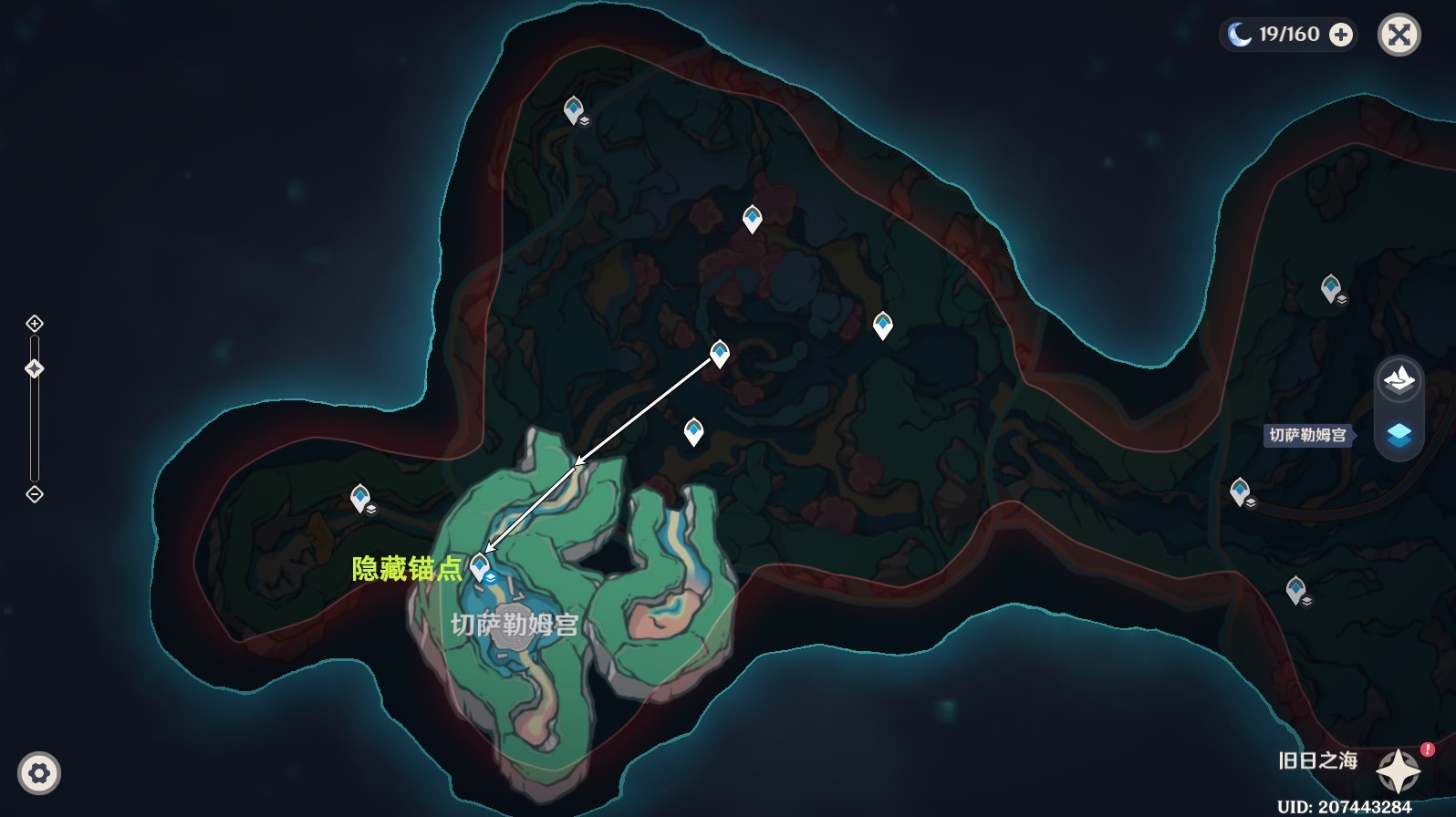Open map settings with the gear icon

pyautogui.click(x=39, y=773)
